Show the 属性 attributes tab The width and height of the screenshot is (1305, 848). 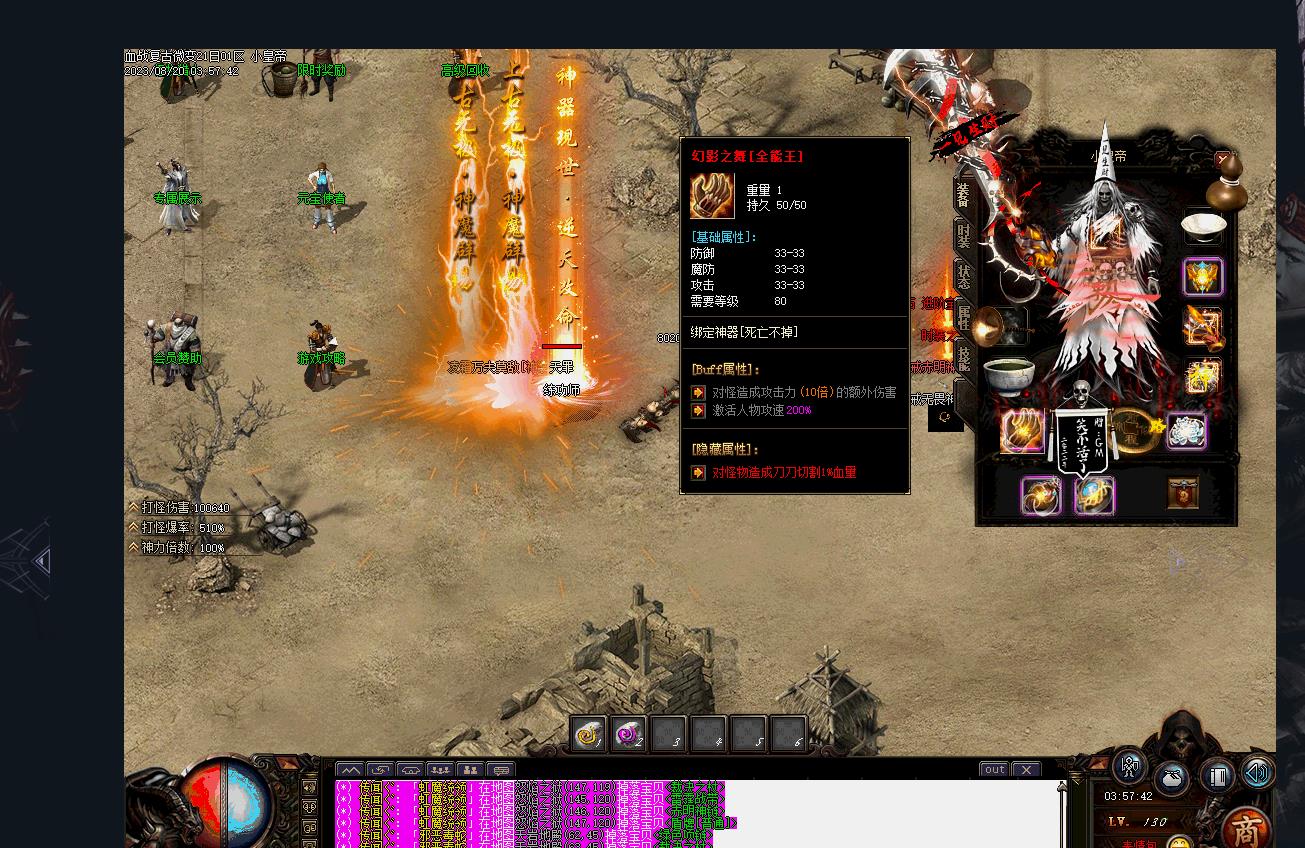coord(963,317)
